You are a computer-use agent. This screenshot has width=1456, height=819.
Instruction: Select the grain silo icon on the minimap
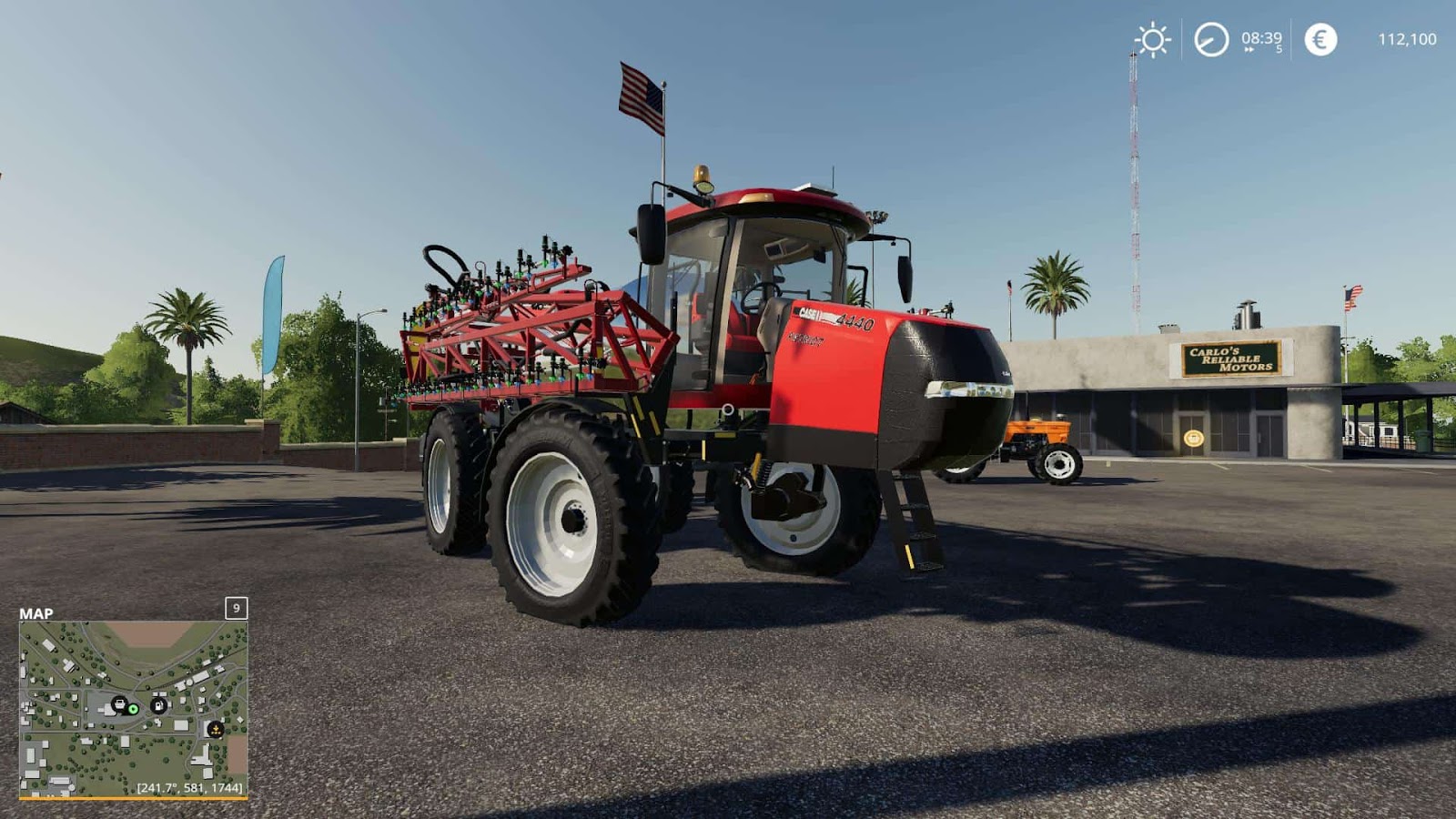216,729
